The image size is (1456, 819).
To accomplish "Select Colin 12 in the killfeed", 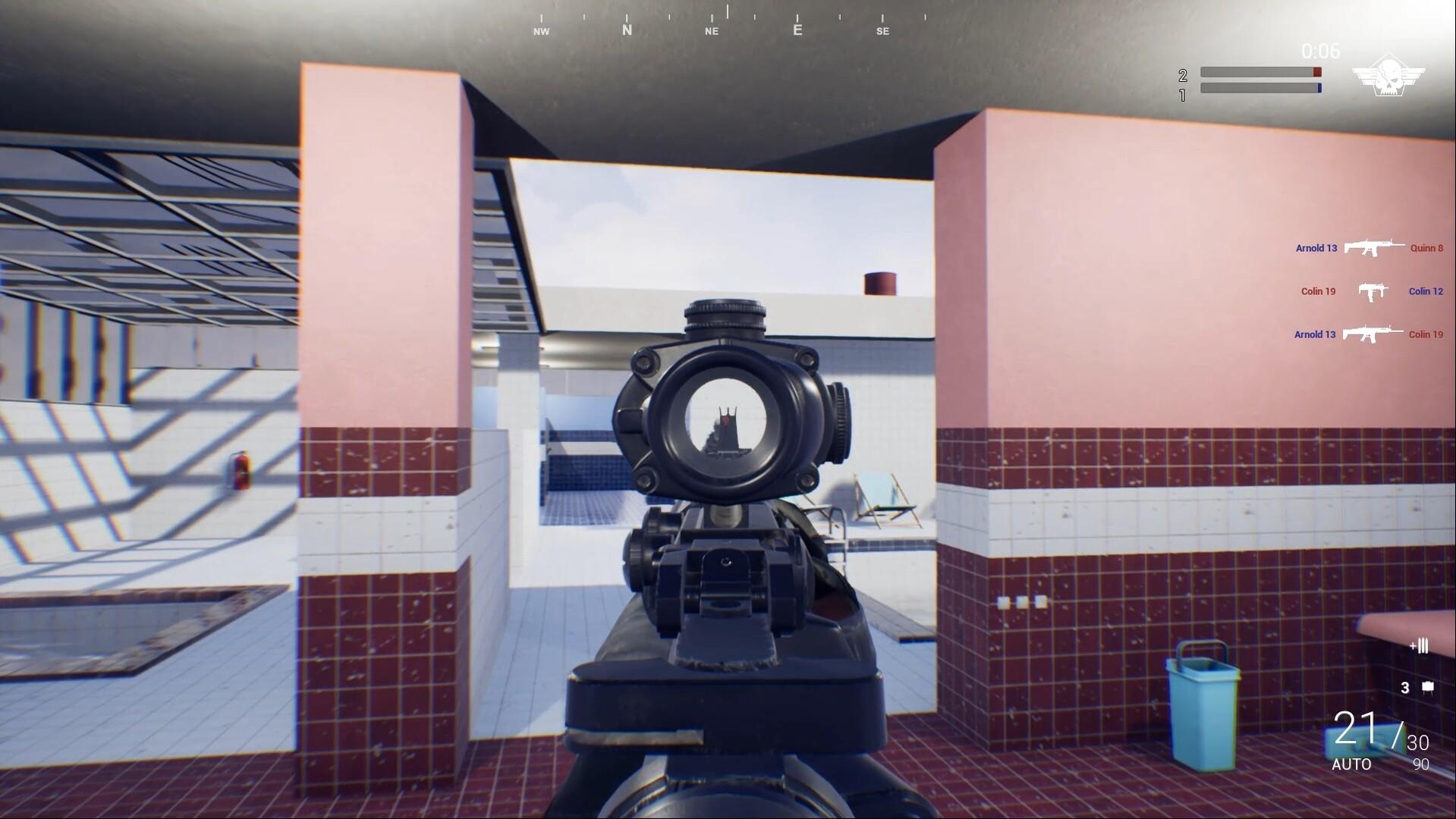I will (1426, 291).
